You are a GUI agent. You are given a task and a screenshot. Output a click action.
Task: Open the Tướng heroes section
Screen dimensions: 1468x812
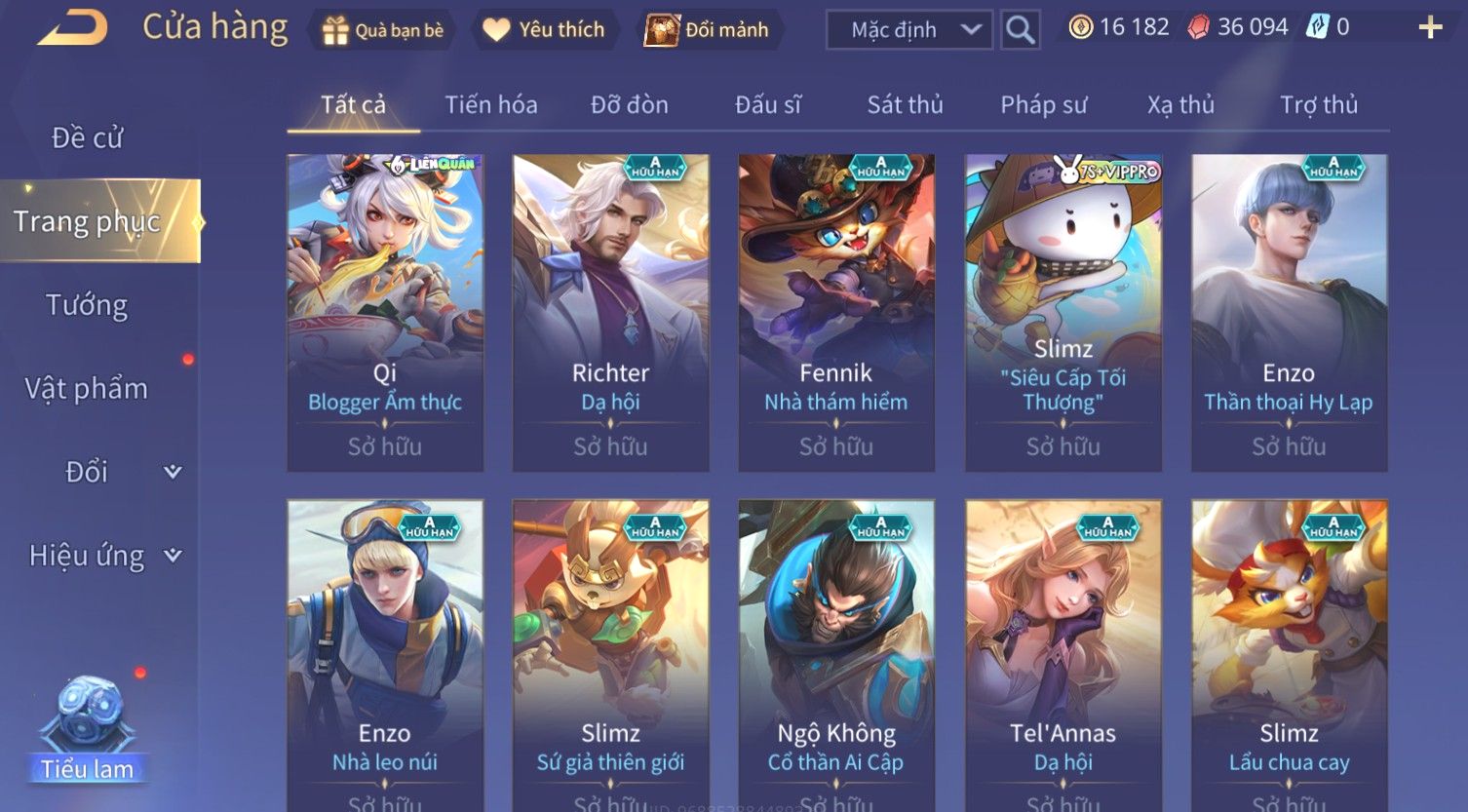point(88,305)
